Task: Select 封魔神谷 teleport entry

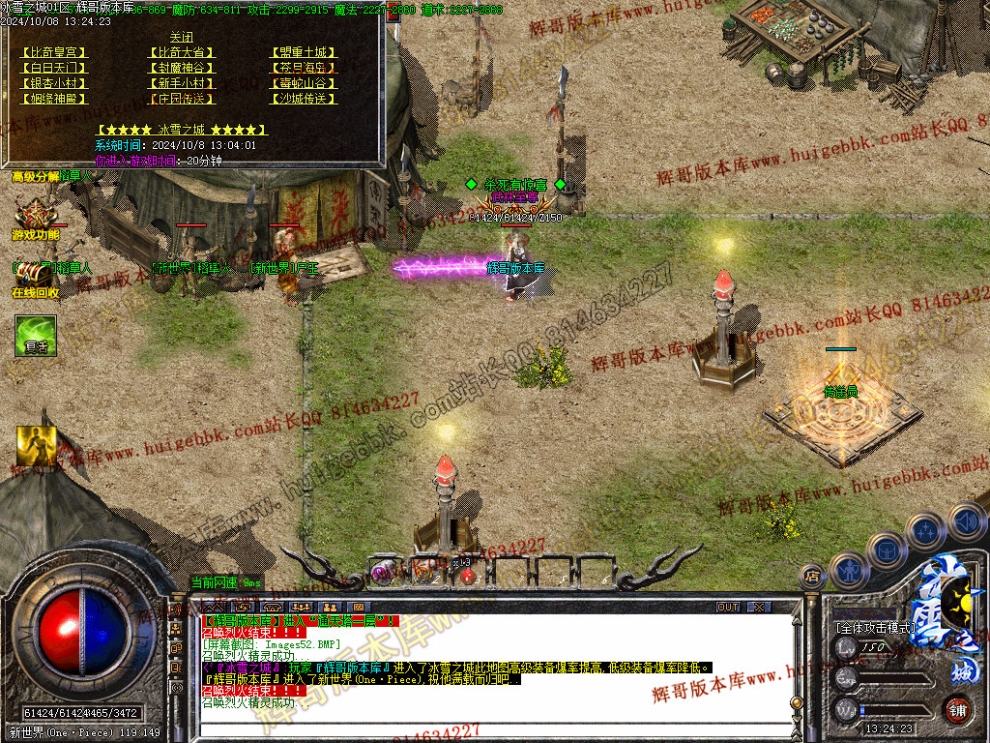Action: (x=181, y=68)
